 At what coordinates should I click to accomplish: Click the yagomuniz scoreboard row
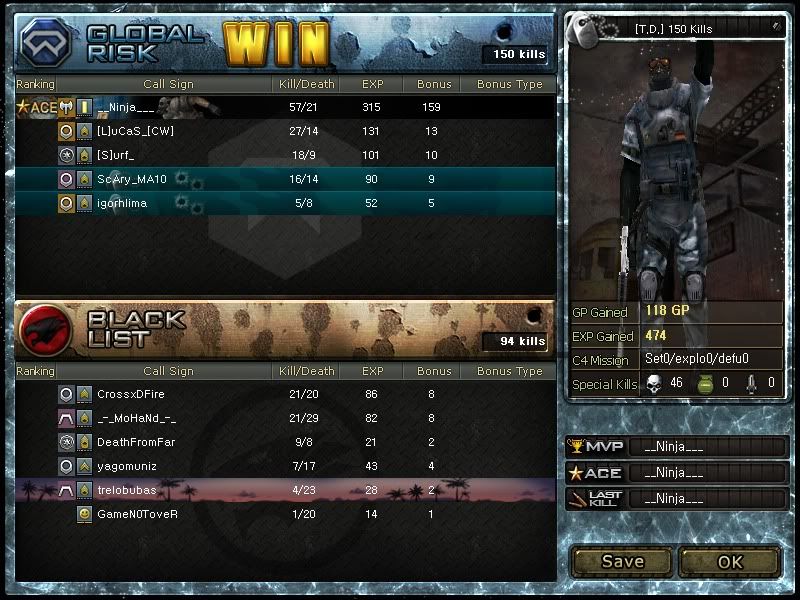(285, 466)
